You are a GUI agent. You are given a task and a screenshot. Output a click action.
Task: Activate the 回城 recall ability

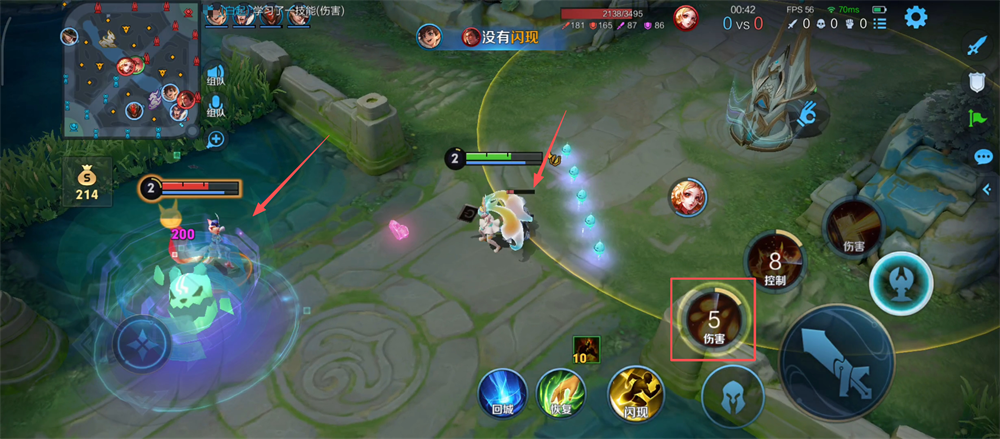tap(501, 392)
